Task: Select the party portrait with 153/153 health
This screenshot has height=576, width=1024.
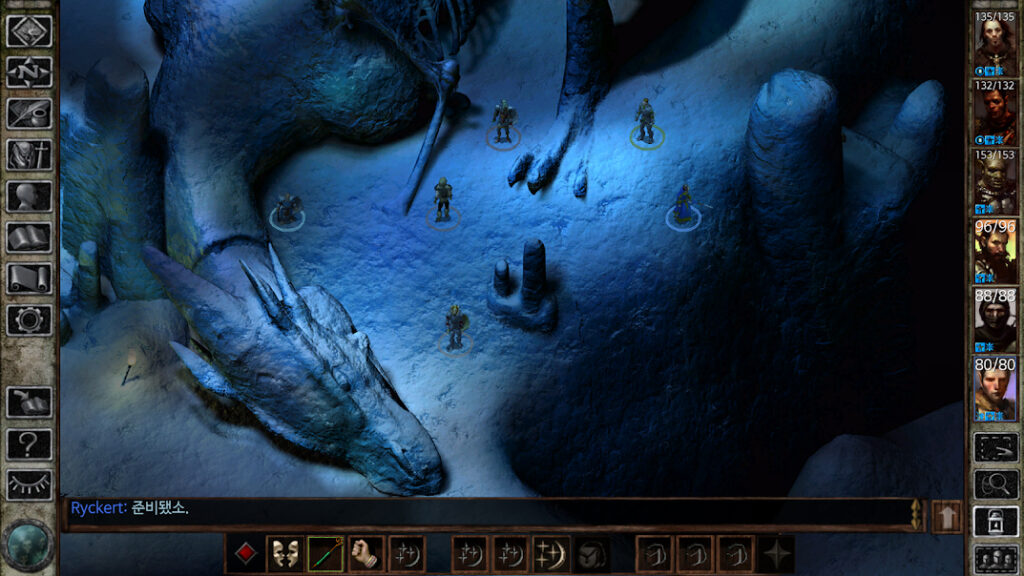Action: click(x=995, y=182)
